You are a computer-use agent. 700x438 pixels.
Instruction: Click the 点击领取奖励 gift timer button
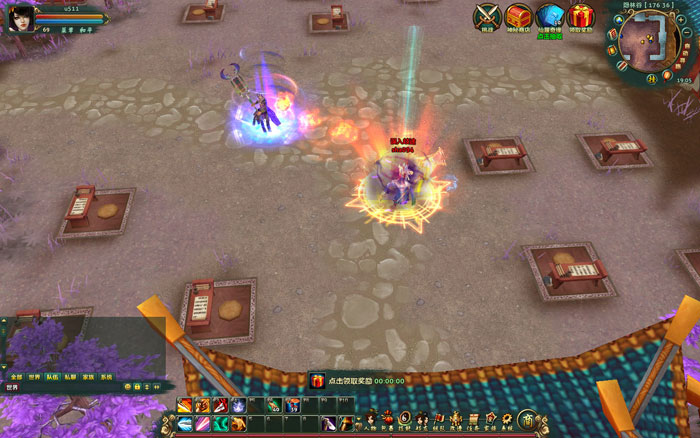click(x=354, y=381)
